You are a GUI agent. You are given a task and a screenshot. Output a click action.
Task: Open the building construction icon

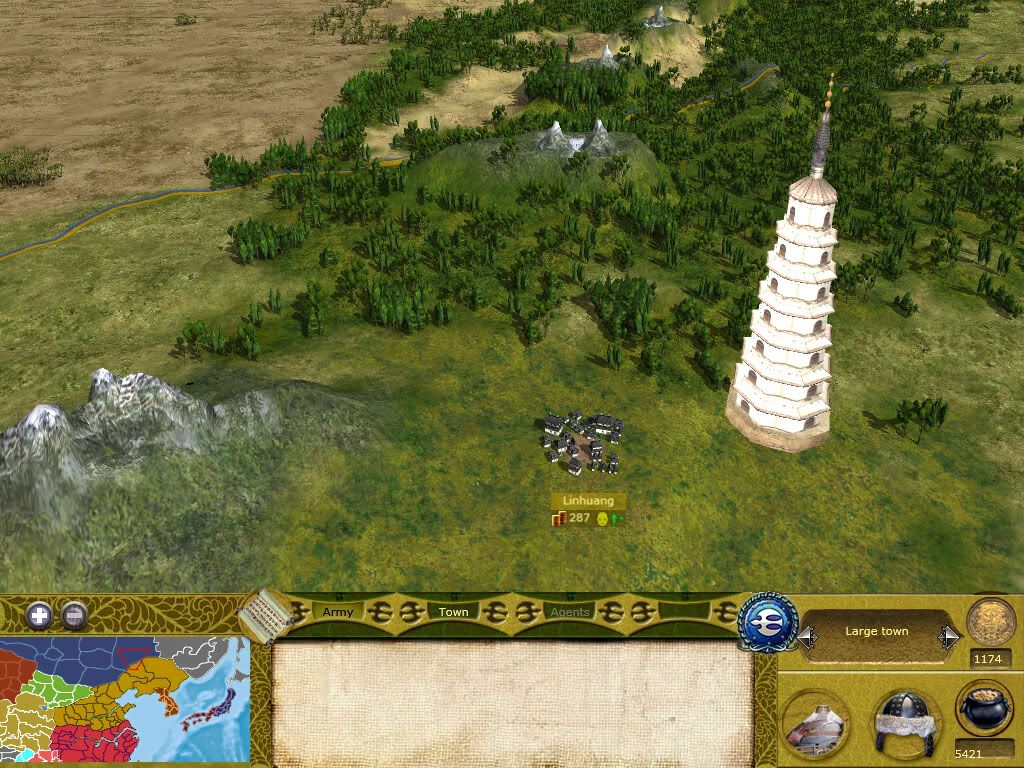815,723
